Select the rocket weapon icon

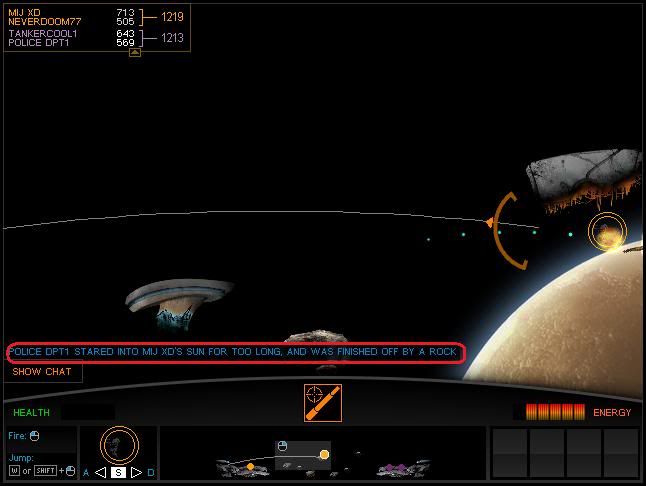click(x=323, y=402)
